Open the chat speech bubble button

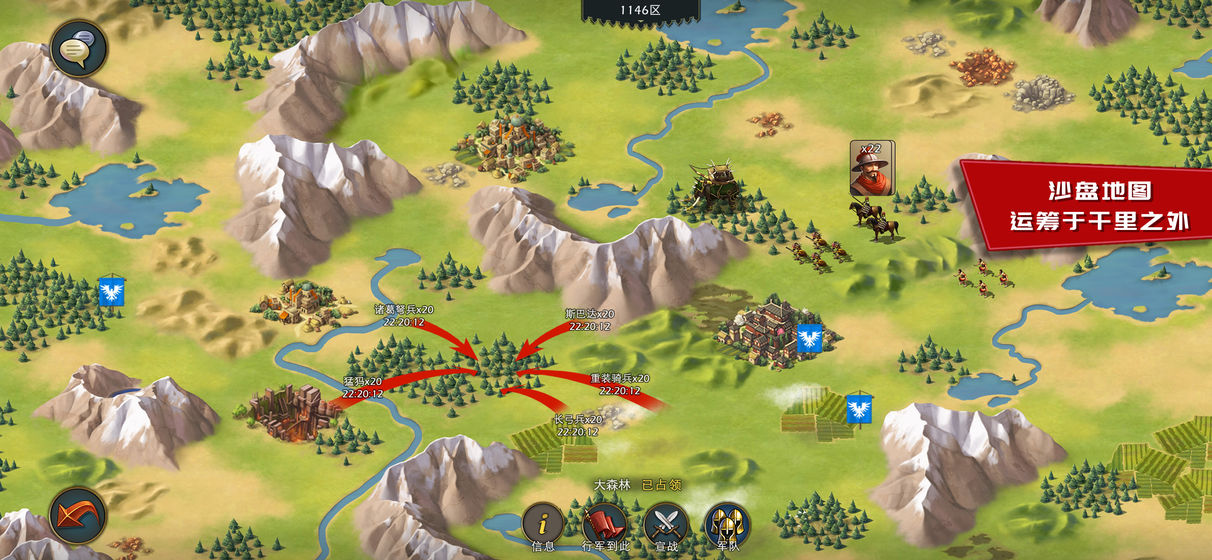[79, 49]
